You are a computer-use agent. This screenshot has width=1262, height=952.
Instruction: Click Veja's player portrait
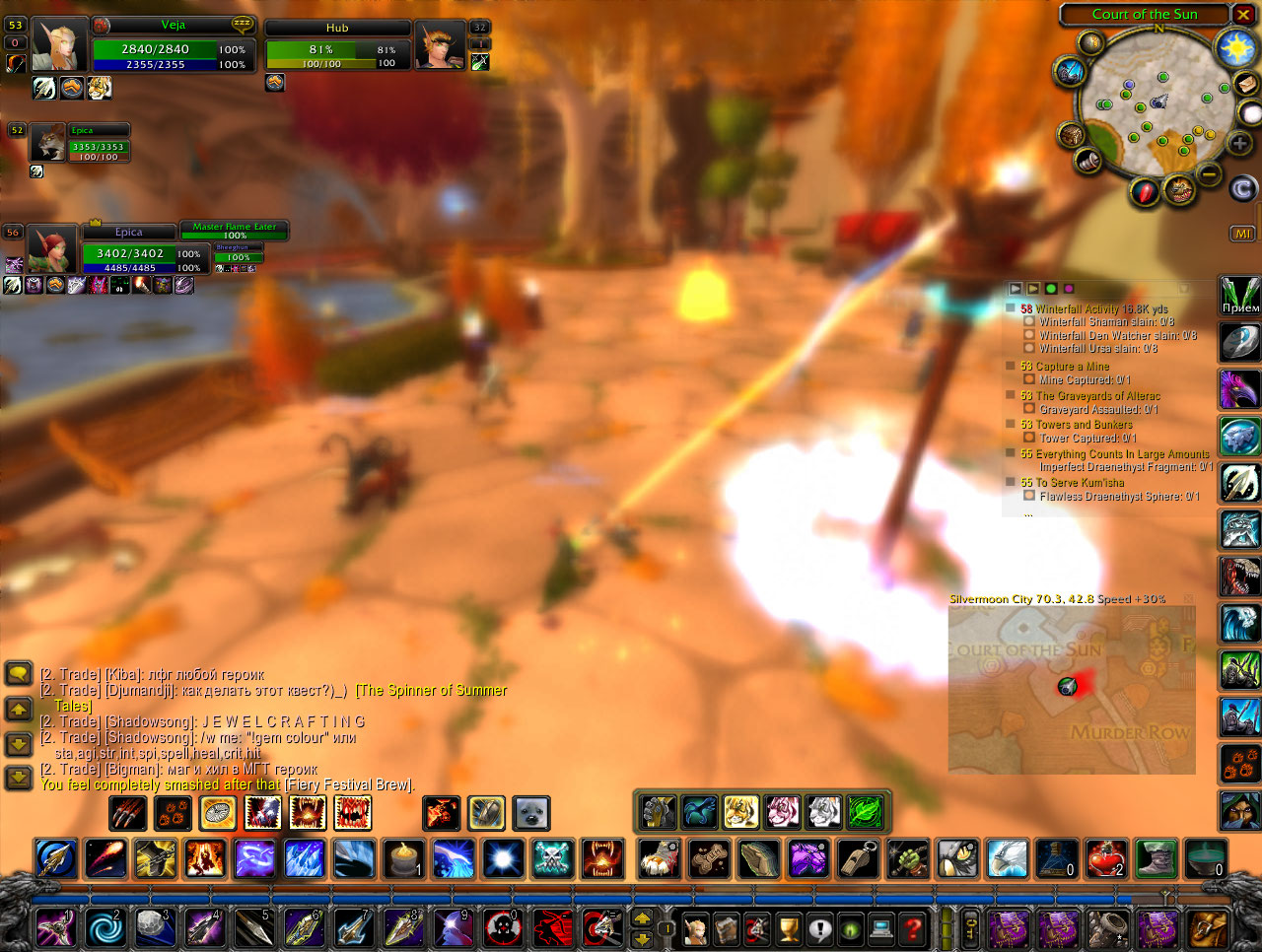pos(59,45)
